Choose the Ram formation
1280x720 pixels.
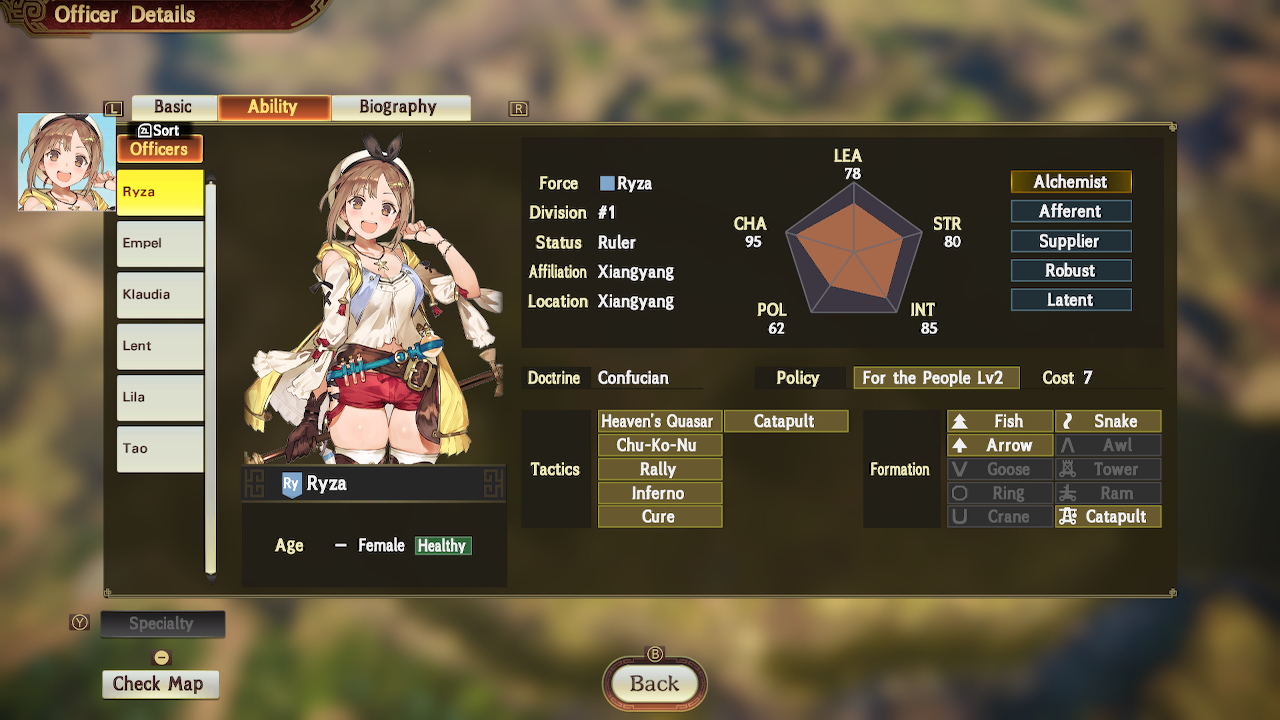coord(1107,492)
